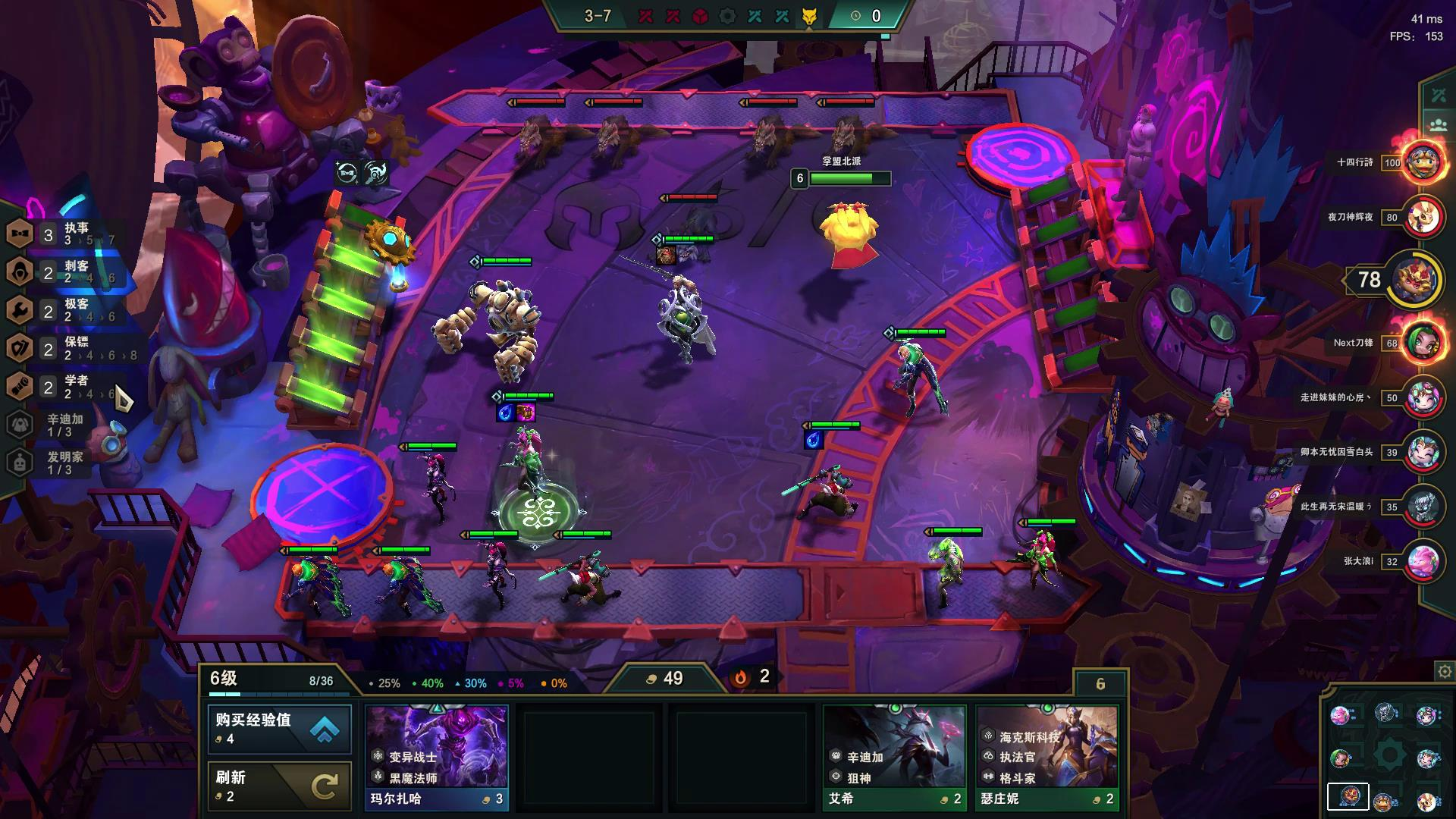This screenshot has height=819, width=1456.
Task: Open settings with the gear icon
Action: click(1445, 672)
